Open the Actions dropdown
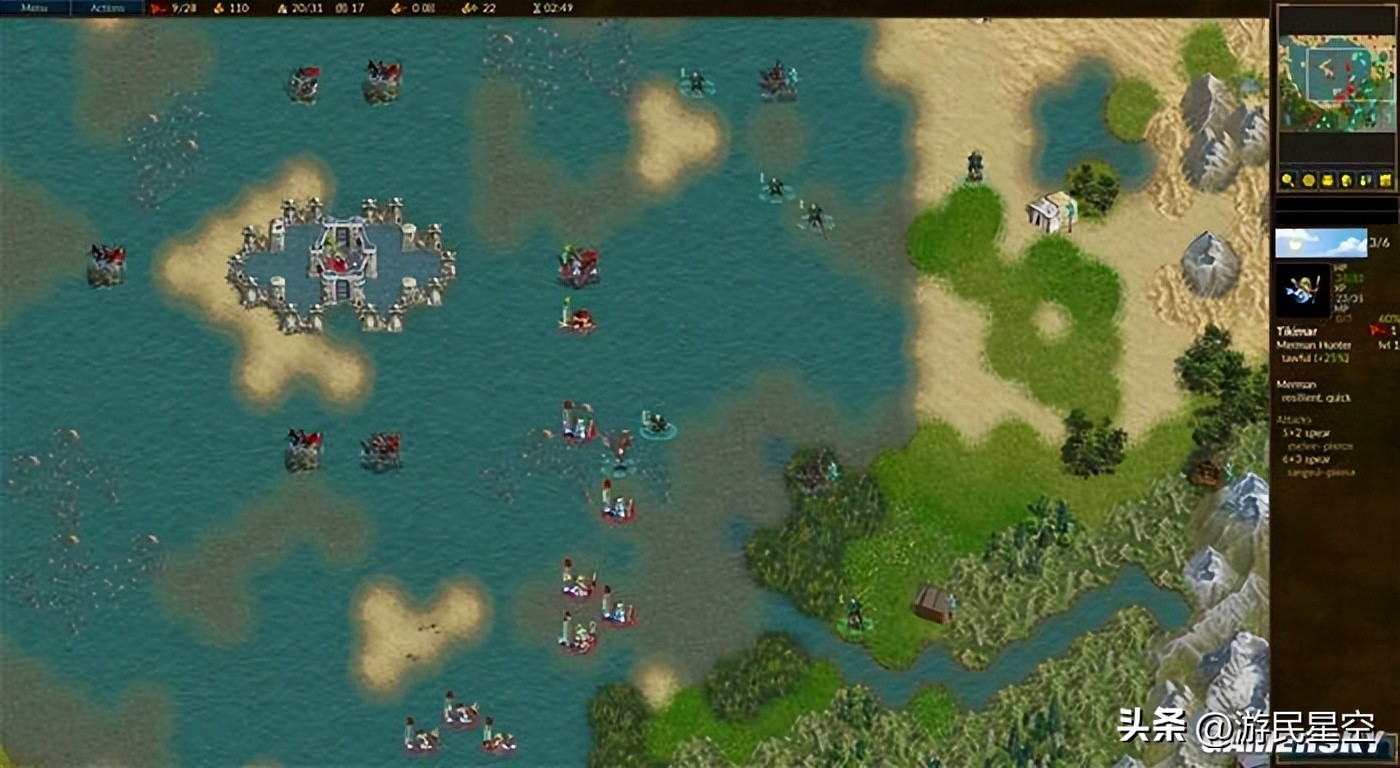The height and width of the screenshot is (768, 1400). pos(107,8)
